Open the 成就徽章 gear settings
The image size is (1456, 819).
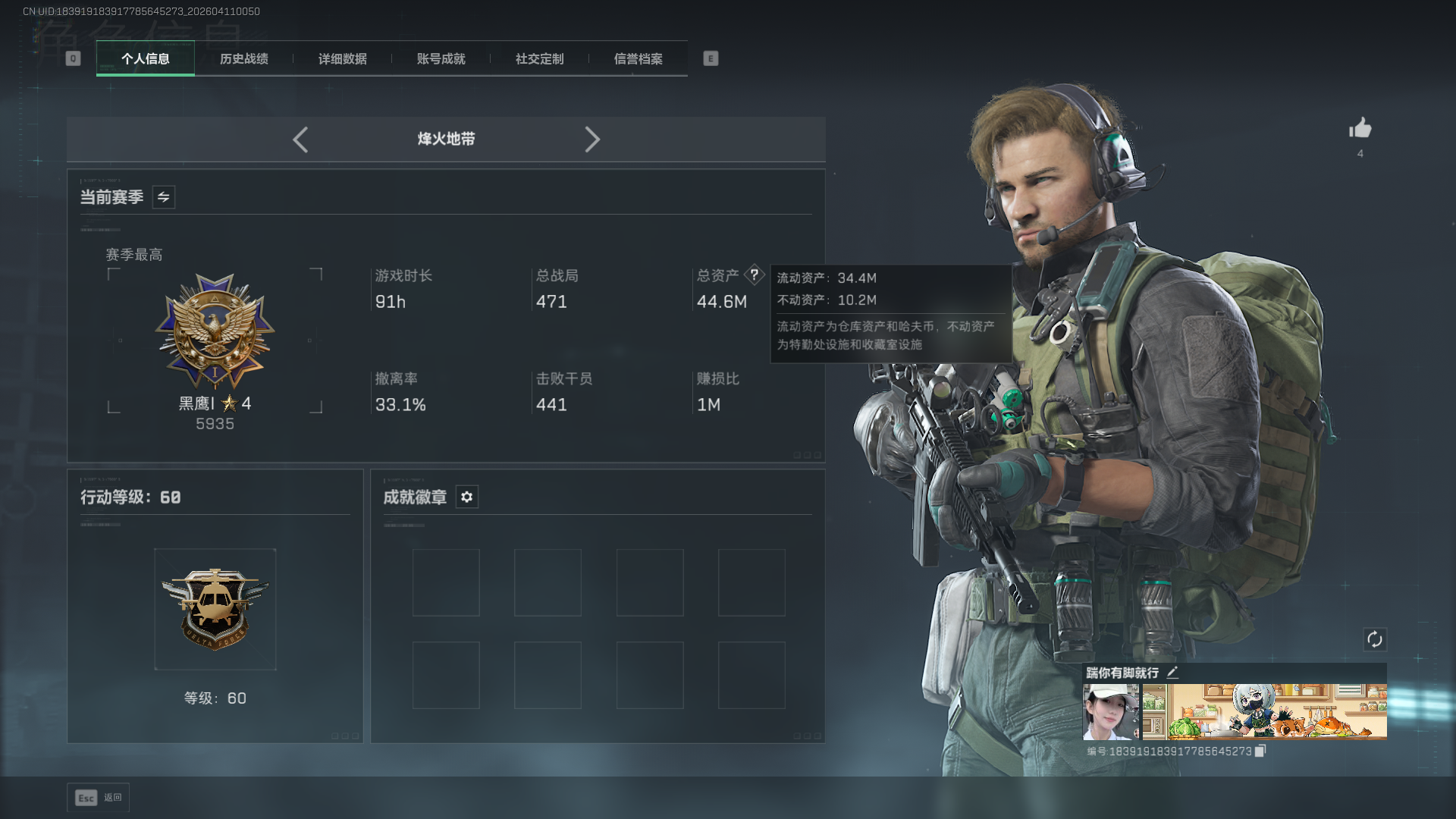tap(467, 497)
